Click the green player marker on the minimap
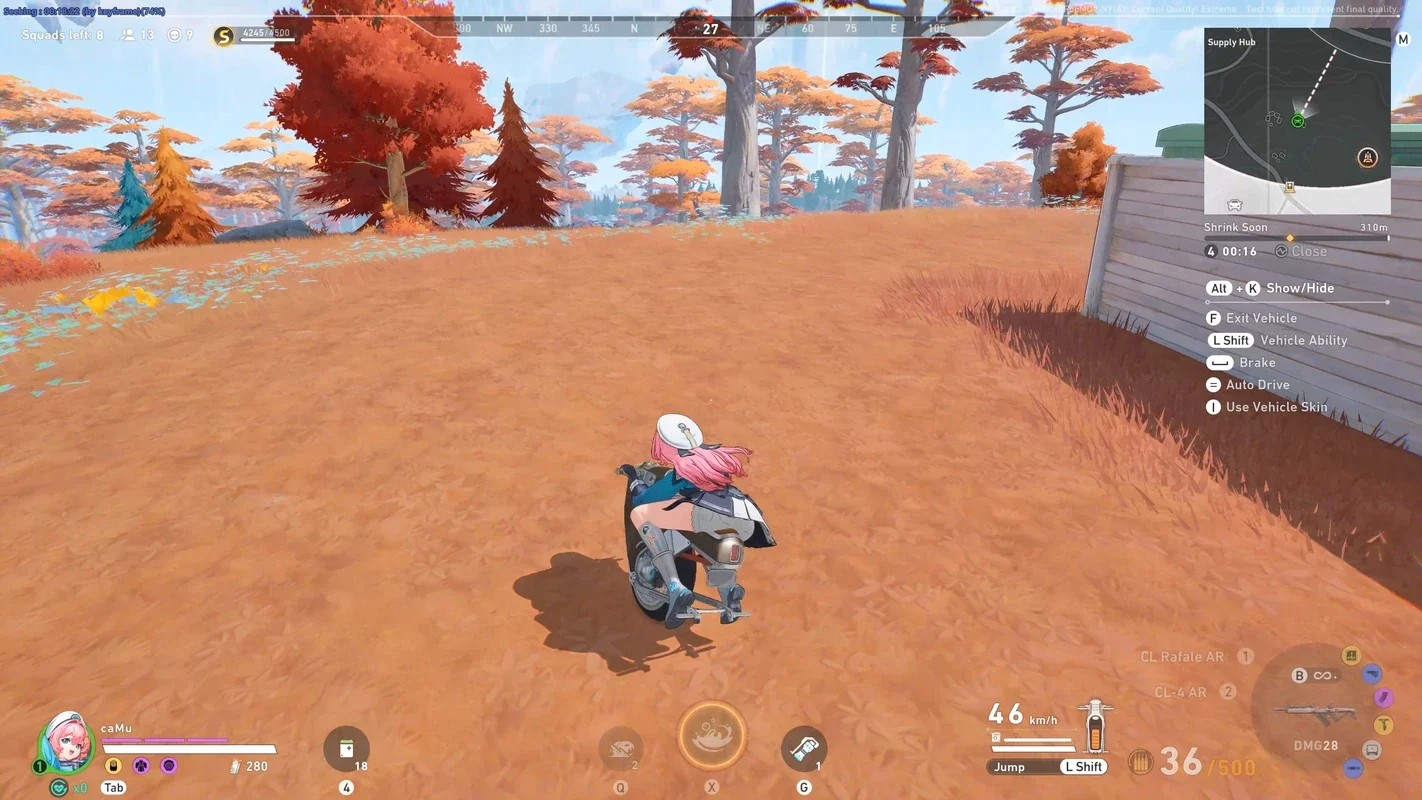 [x=1297, y=121]
